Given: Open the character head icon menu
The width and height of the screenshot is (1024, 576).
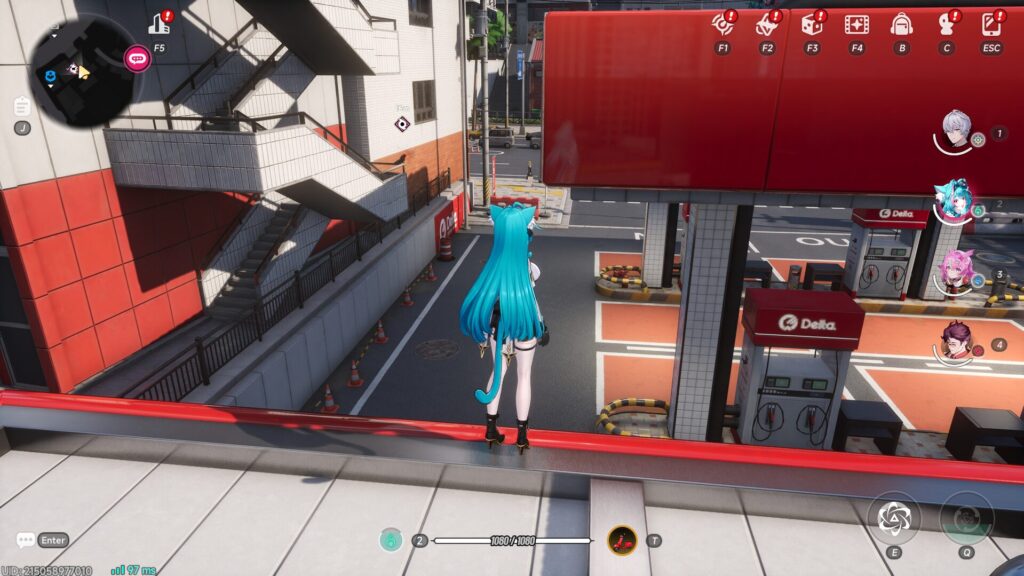Looking at the screenshot, I should click(x=946, y=24).
